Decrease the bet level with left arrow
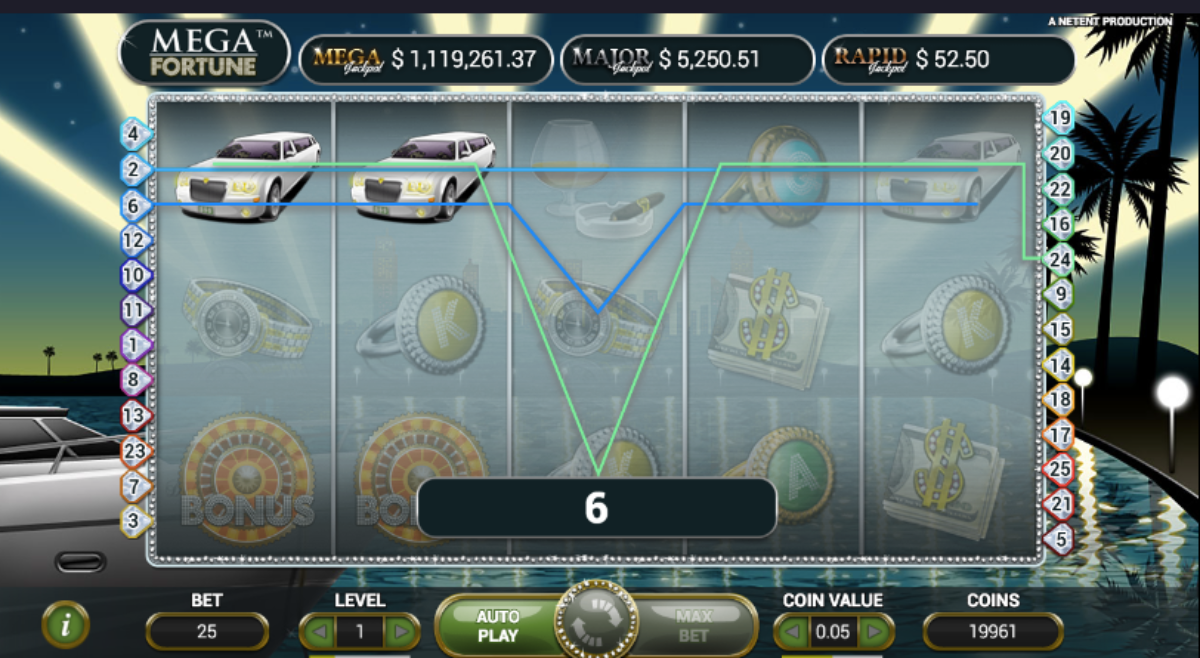 319,632
